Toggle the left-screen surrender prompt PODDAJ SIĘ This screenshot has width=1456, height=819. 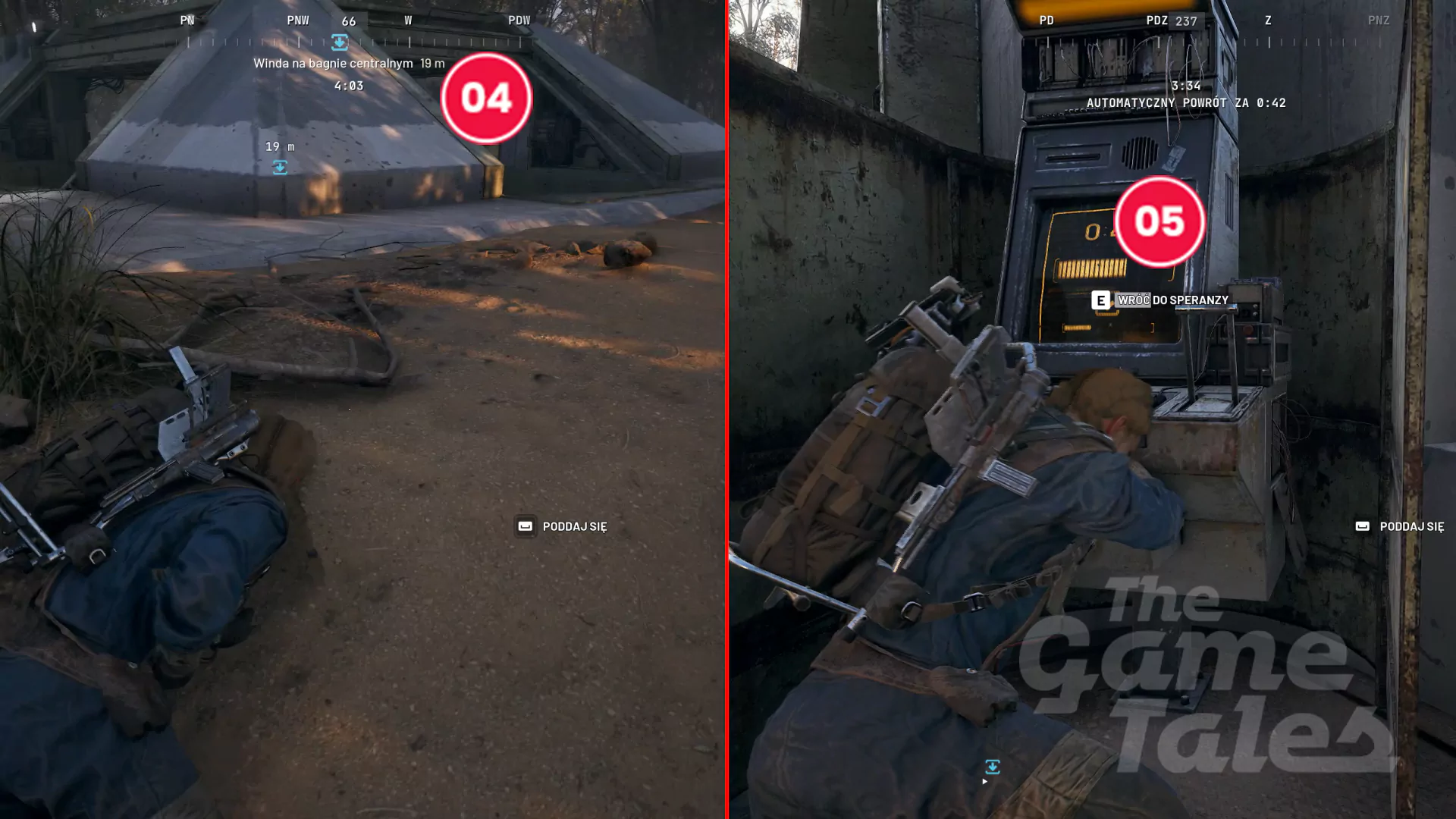(x=574, y=526)
